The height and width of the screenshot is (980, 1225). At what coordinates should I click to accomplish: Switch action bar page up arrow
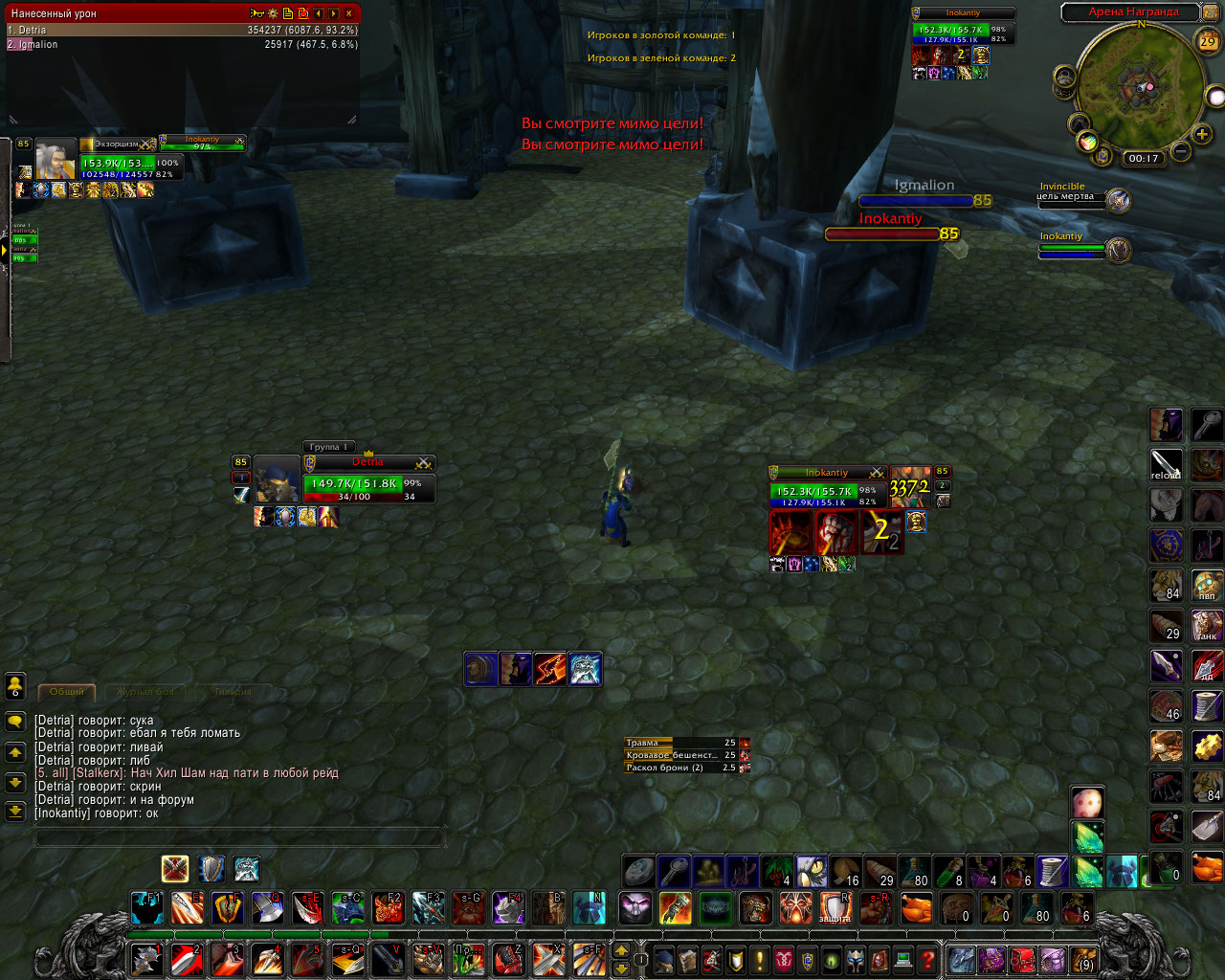[x=621, y=950]
